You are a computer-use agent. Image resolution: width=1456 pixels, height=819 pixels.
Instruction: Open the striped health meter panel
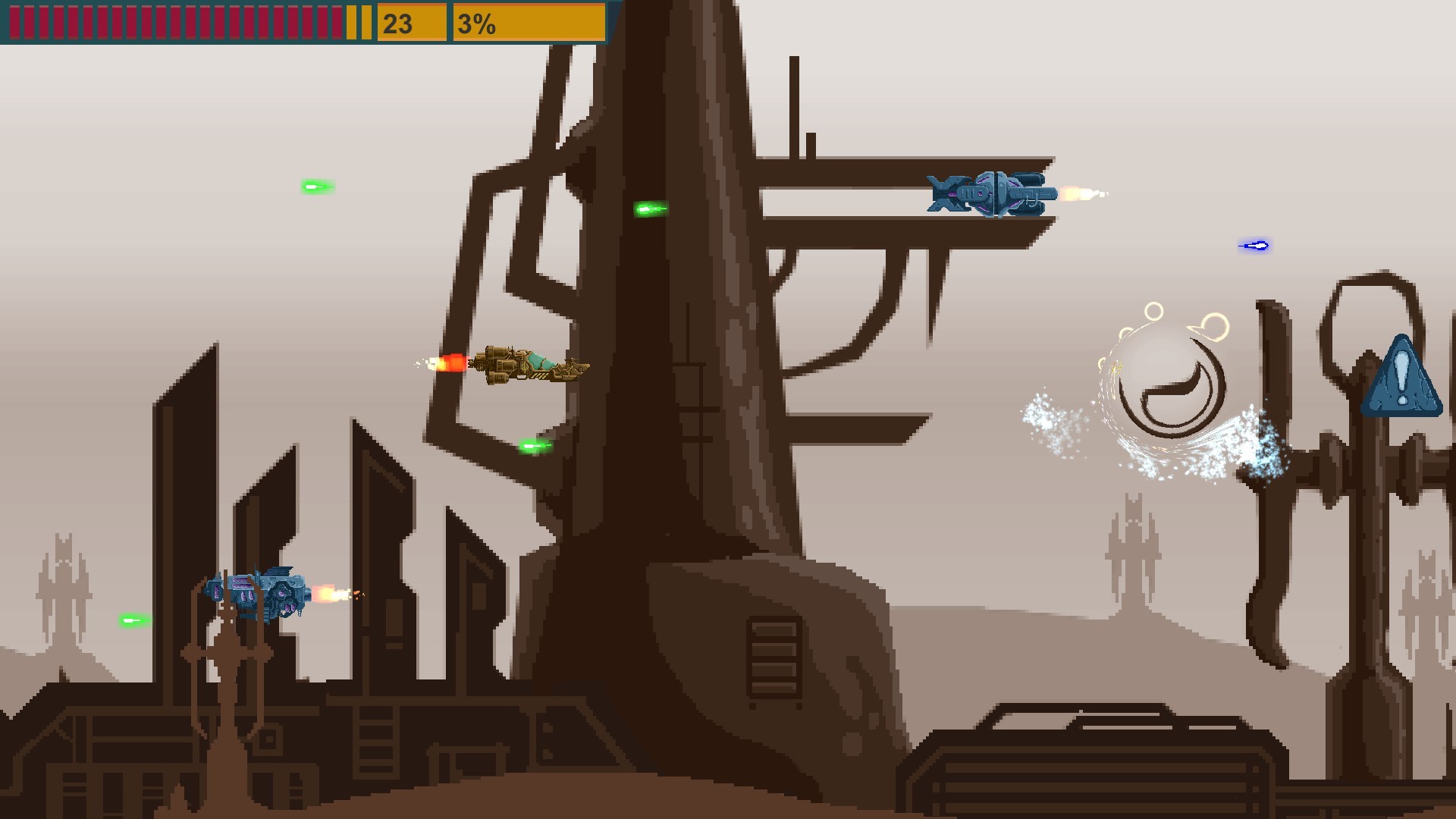(x=174, y=23)
